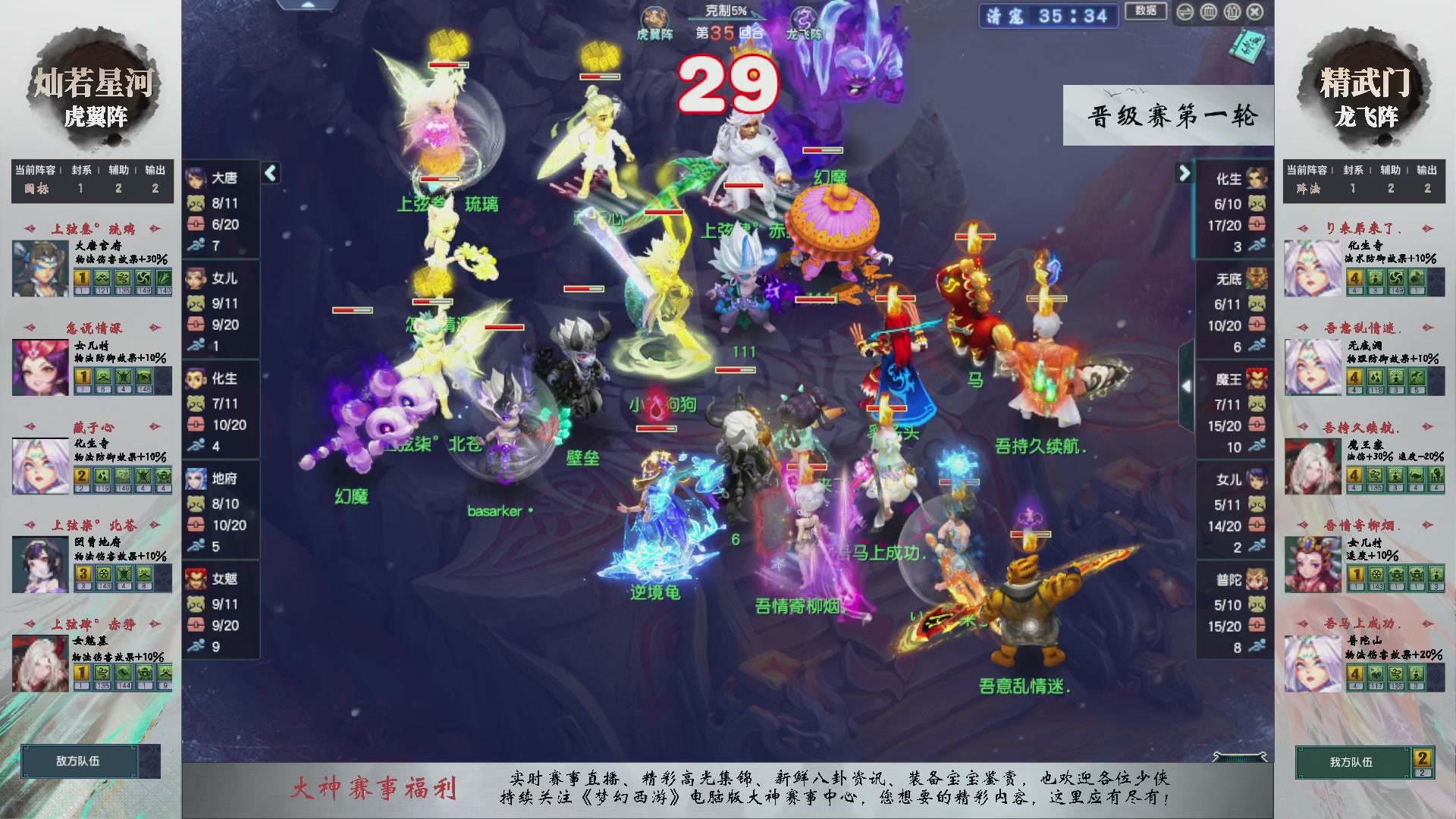Click the supply box icon showing 10/20 under 化生

click(196, 425)
